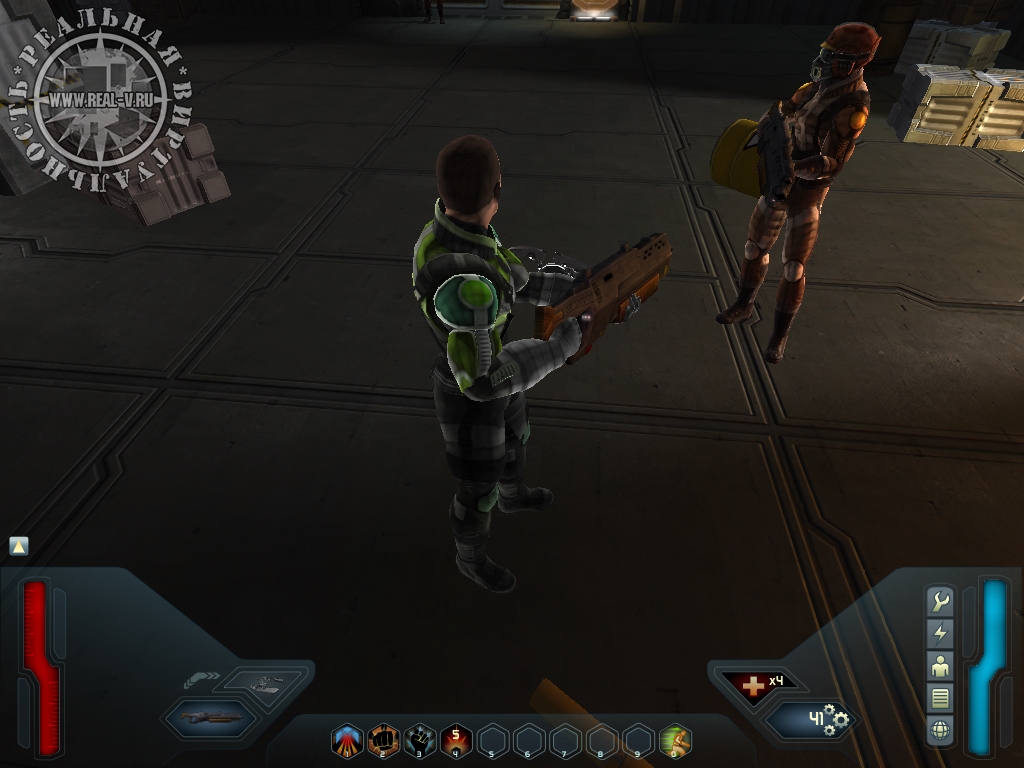This screenshot has width=1024, height=768.
Task: Select the red burst ability in slot 4
Action: pos(456,740)
